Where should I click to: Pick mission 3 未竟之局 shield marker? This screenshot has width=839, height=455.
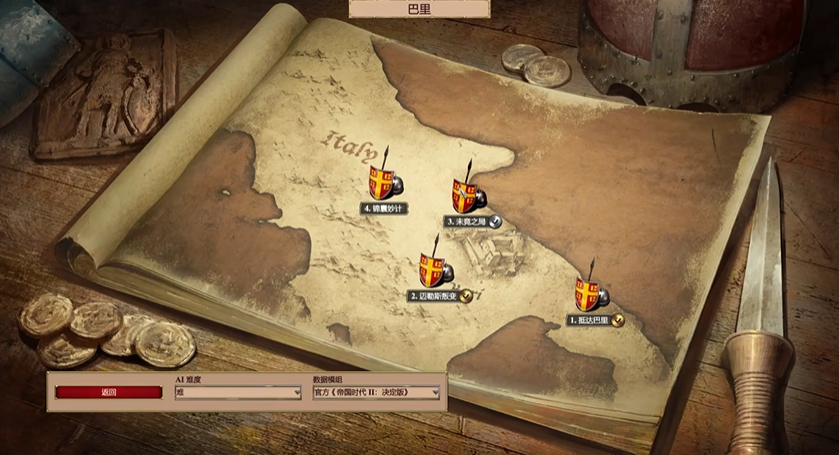coord(464,195)
